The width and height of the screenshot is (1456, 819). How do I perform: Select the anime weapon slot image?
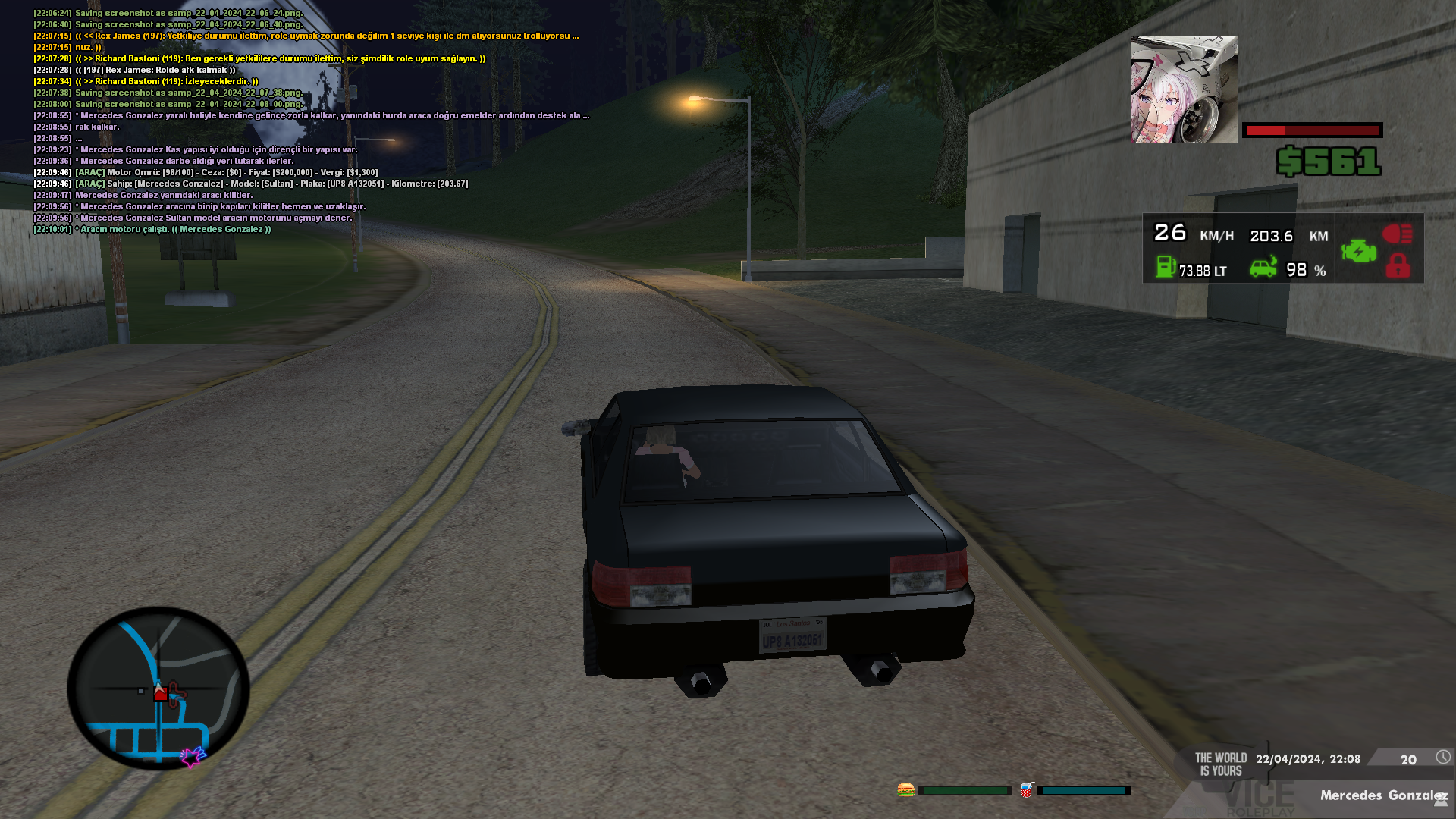point(1183,89)
